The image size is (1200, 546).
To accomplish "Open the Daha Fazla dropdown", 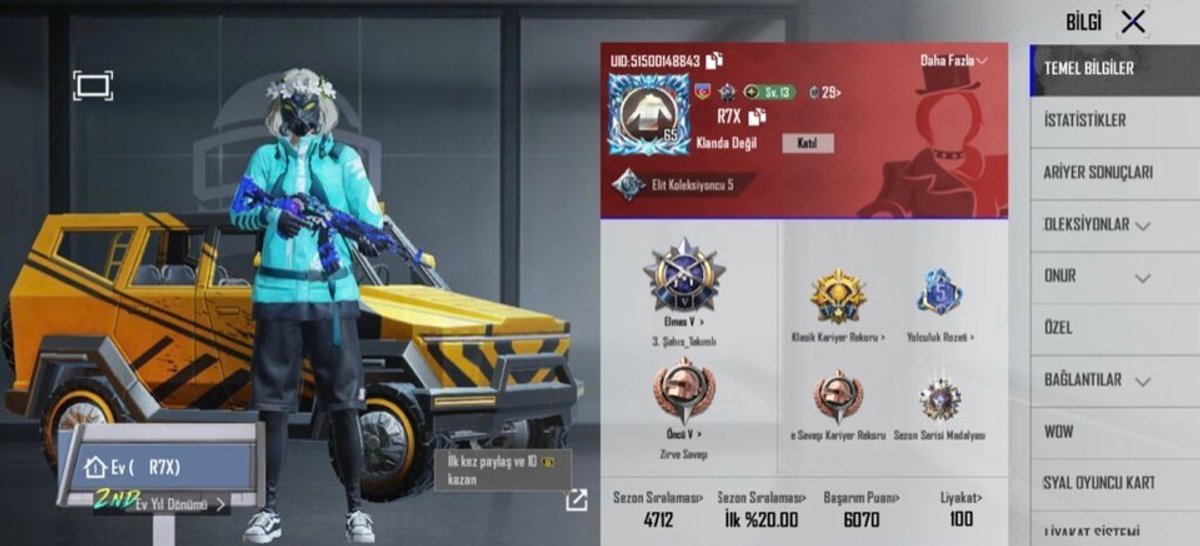I will click(953, 61).
